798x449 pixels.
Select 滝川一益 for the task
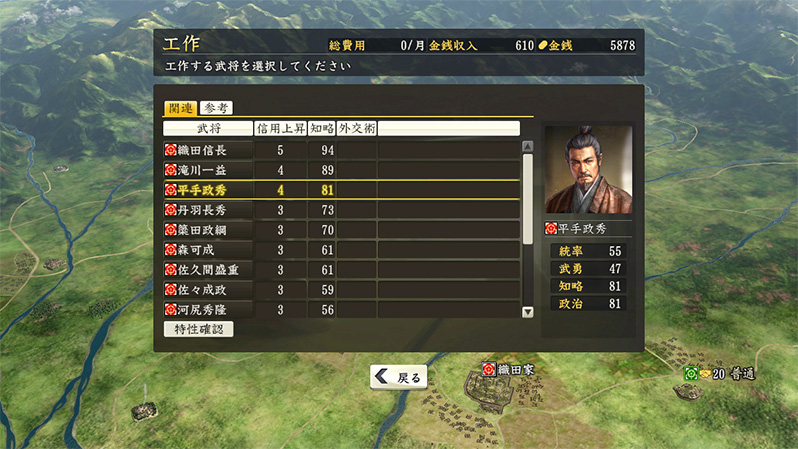[208, 170]
